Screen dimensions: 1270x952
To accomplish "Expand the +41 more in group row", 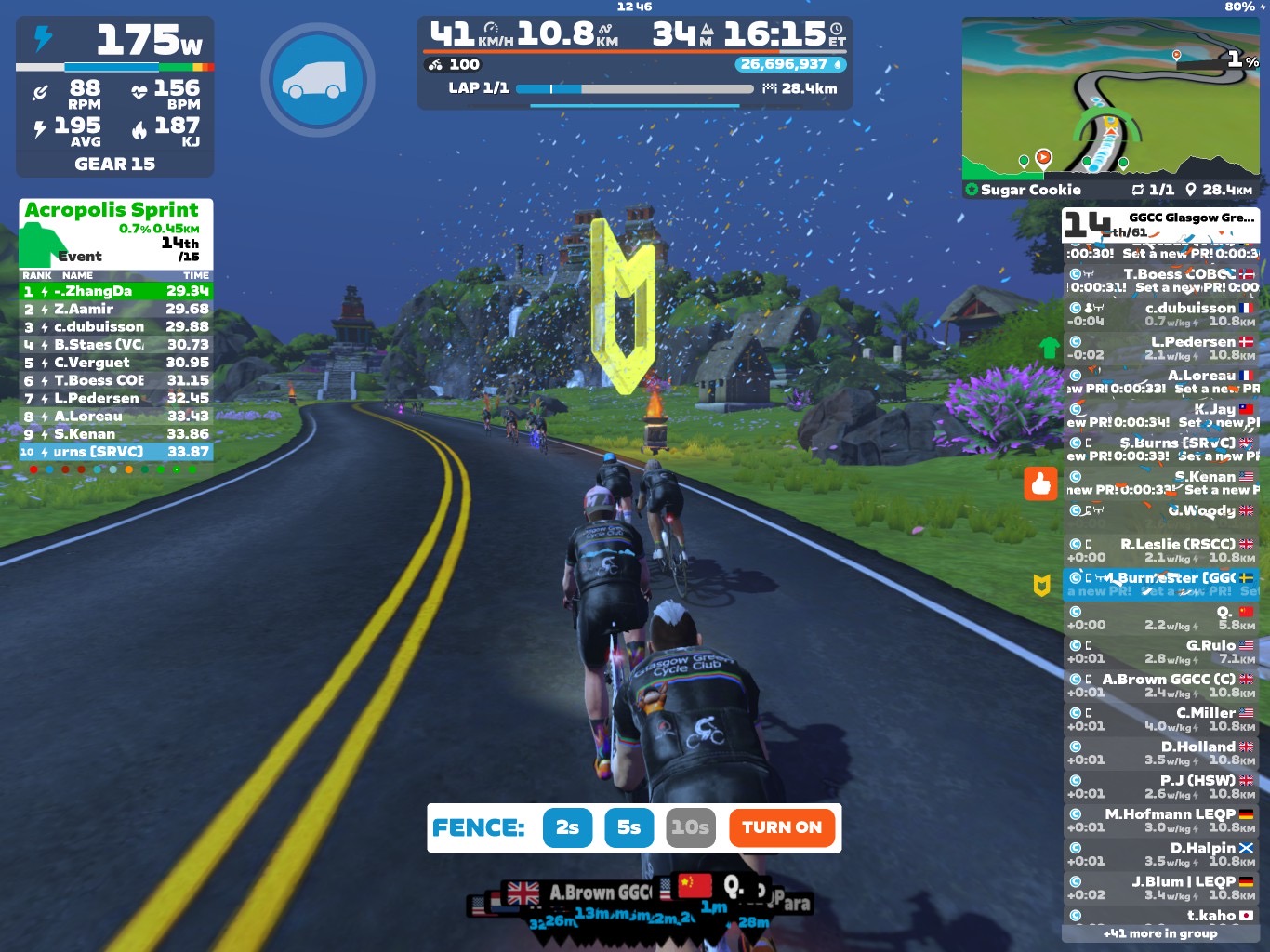I will 1160,933.
